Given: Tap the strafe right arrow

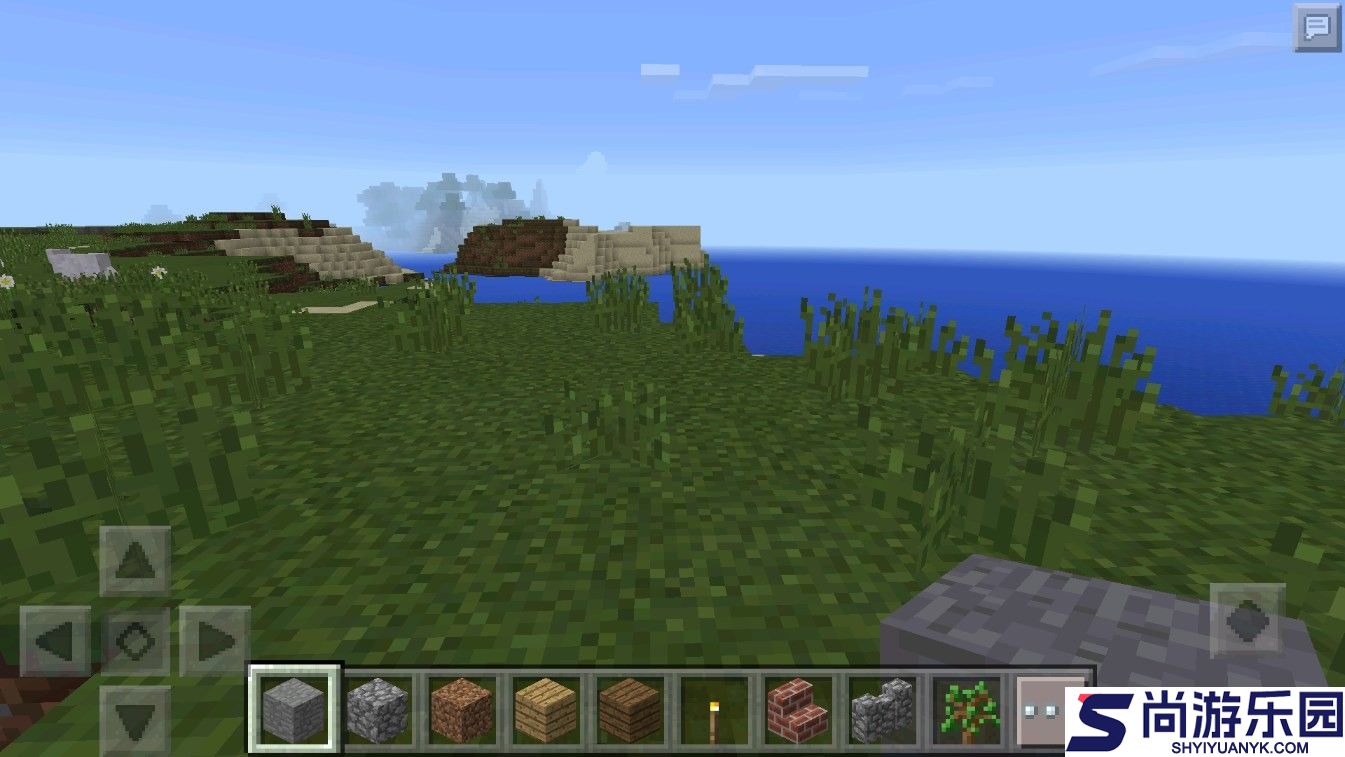Looking at the screenshot, I should 214,641.
